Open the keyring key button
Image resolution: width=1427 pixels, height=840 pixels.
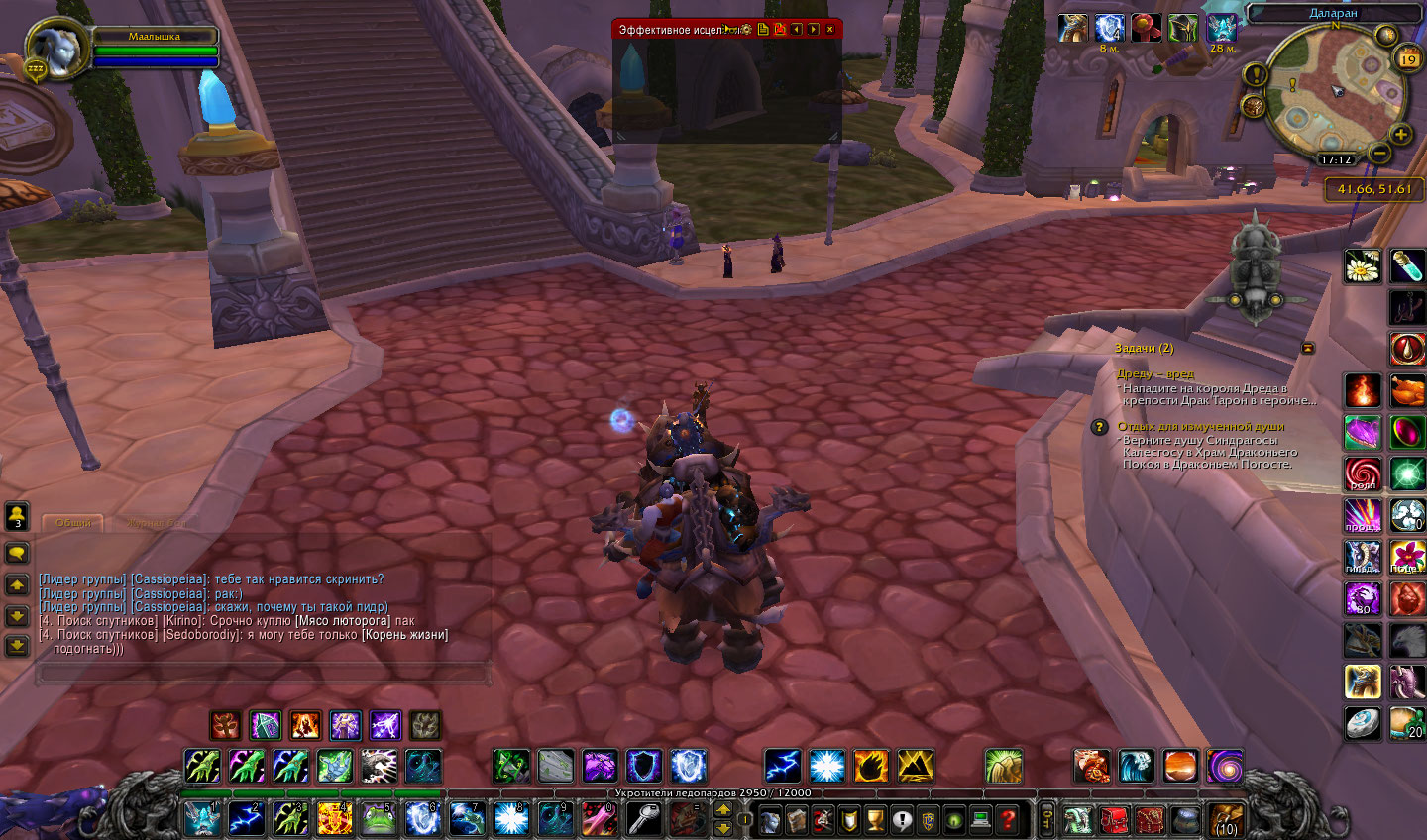click(x=1046, y=819)
